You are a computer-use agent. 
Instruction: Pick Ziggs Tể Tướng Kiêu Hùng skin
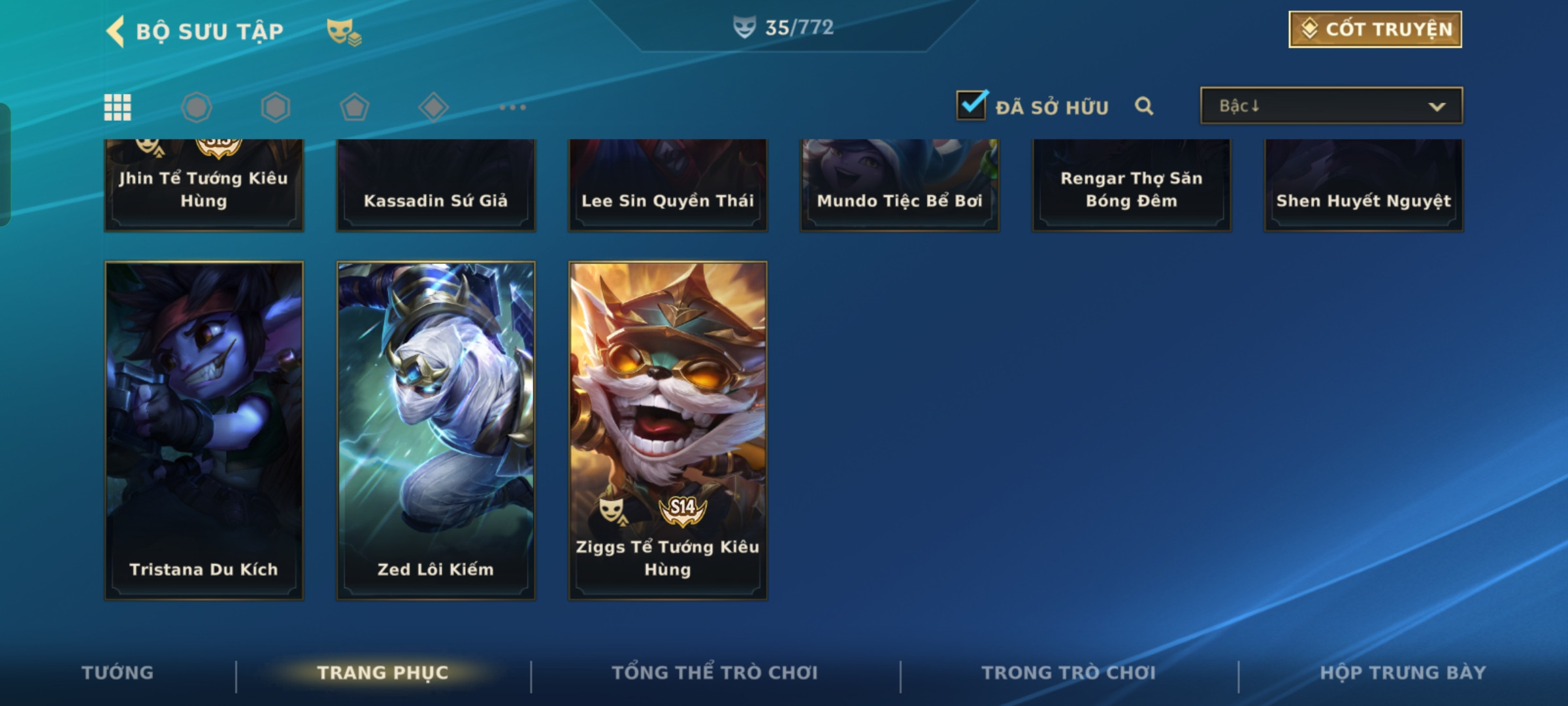[668, 430]
